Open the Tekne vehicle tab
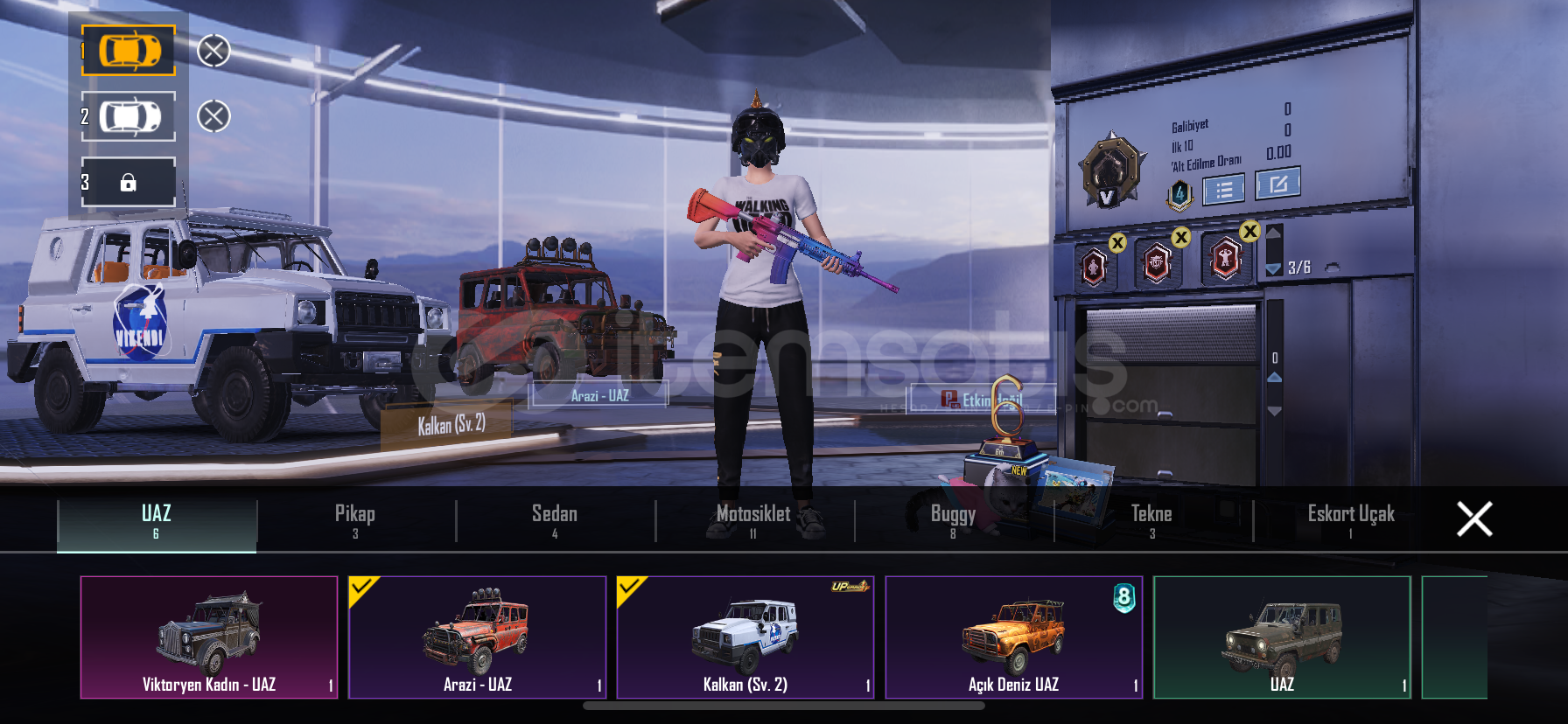This screenshot has width=1568, height=724. point(1151,521)
